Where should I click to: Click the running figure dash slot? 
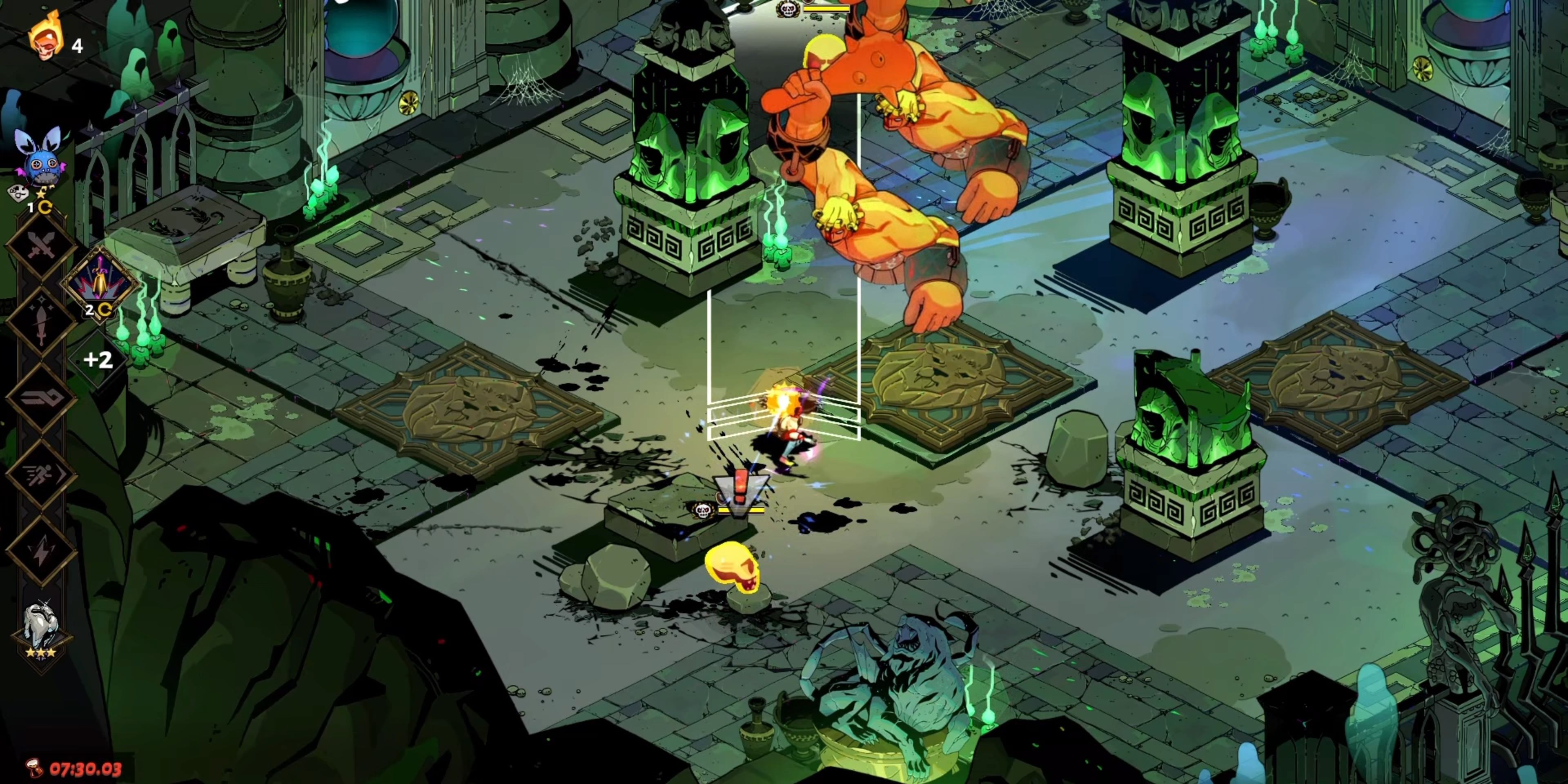pyautogui.click(x=41, y=475)
